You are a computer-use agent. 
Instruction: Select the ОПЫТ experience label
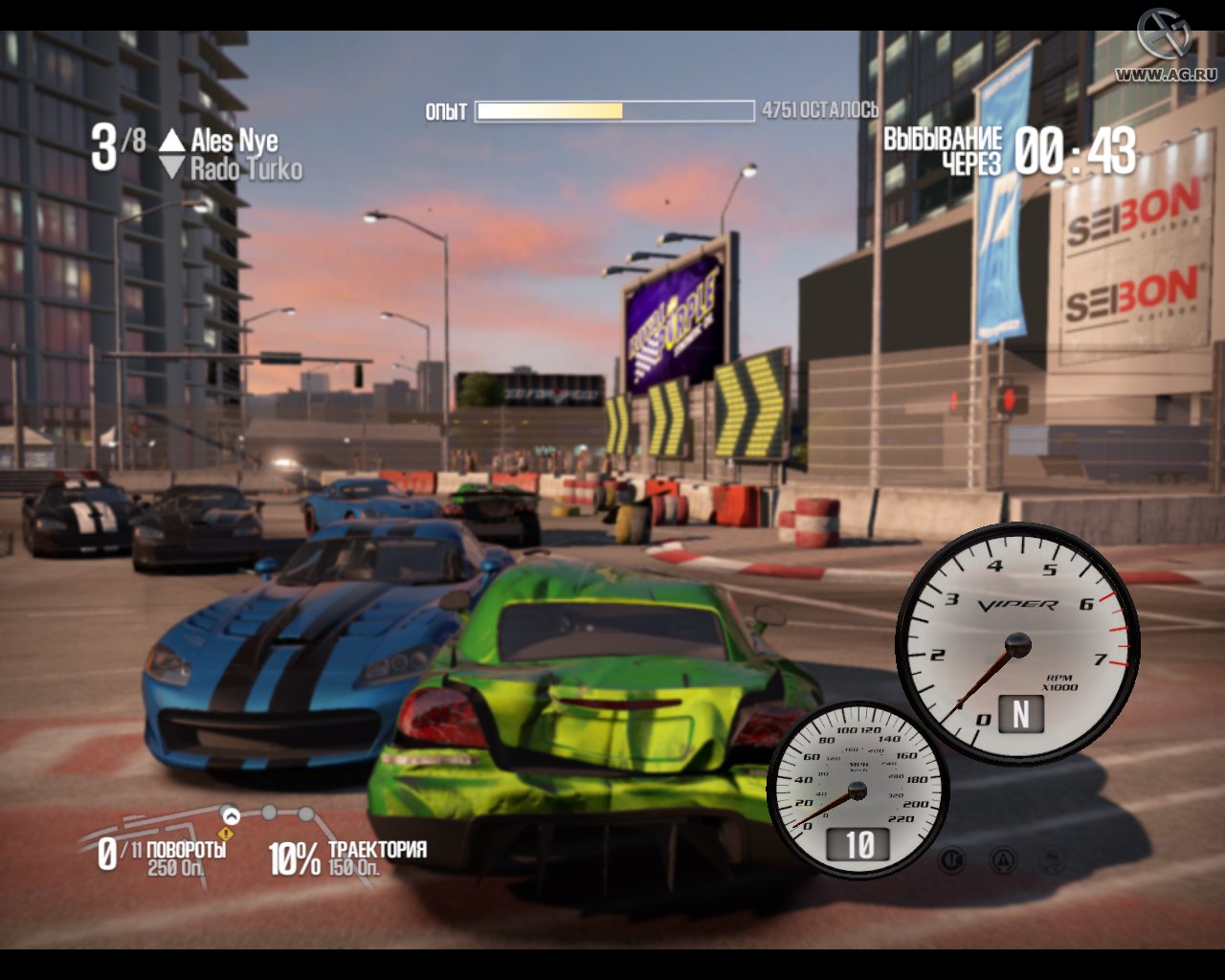coord(446,111)
